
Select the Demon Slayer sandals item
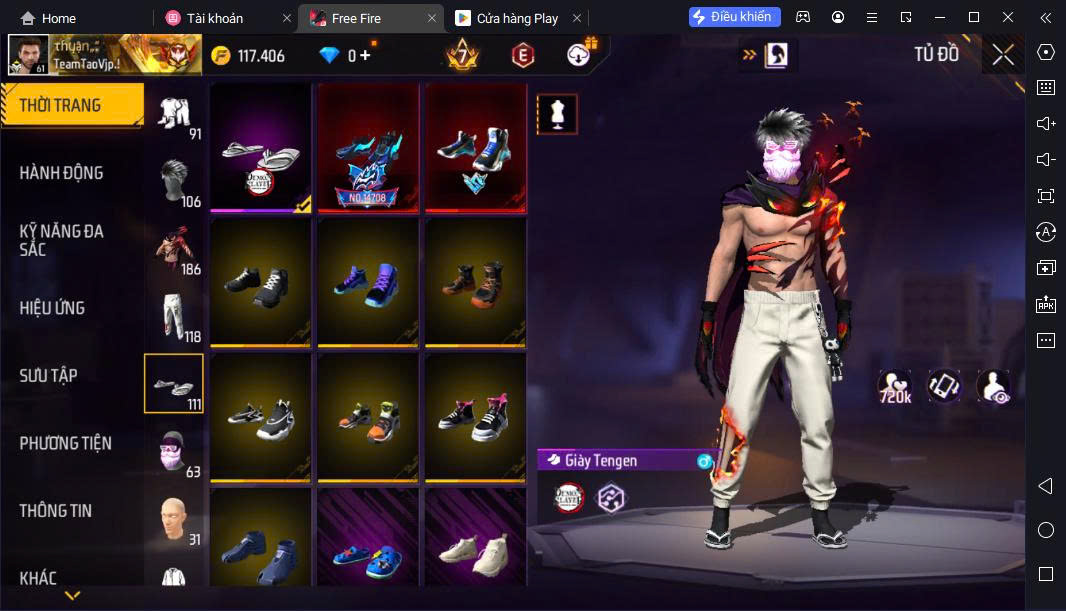[261, 148]
